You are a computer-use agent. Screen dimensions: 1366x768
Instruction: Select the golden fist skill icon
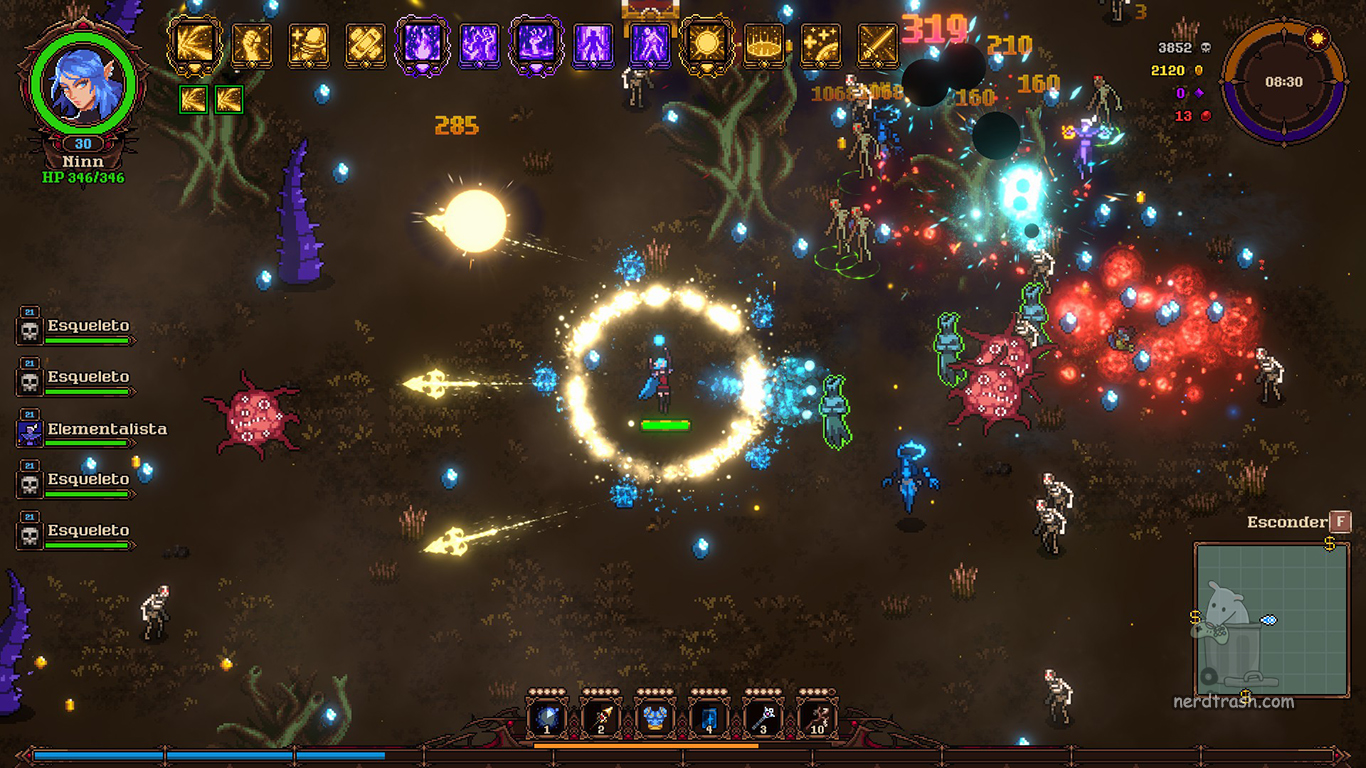251,45
